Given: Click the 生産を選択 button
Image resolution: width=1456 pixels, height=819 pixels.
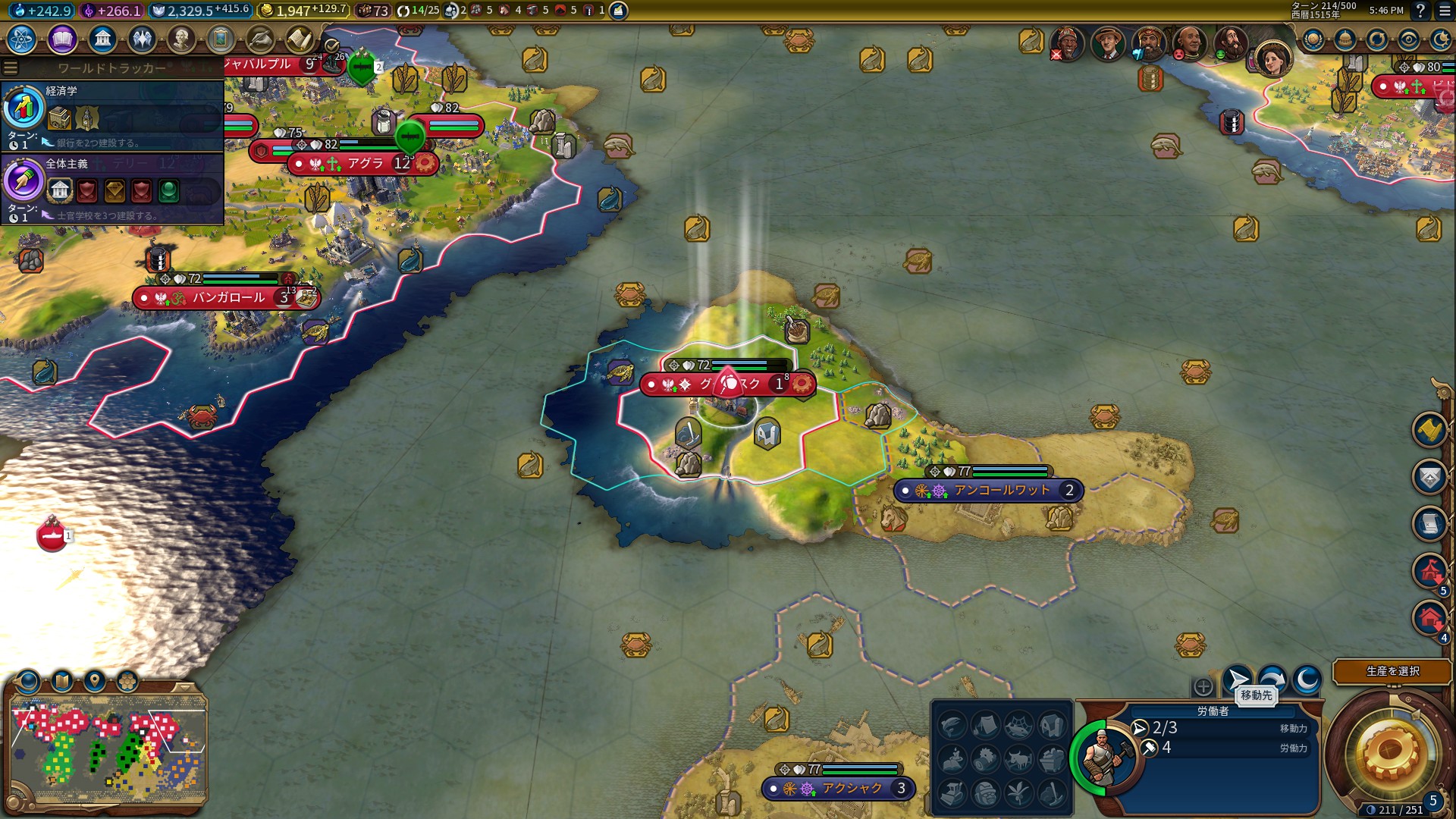Looking at the screenshot, I should point(1392,671).
